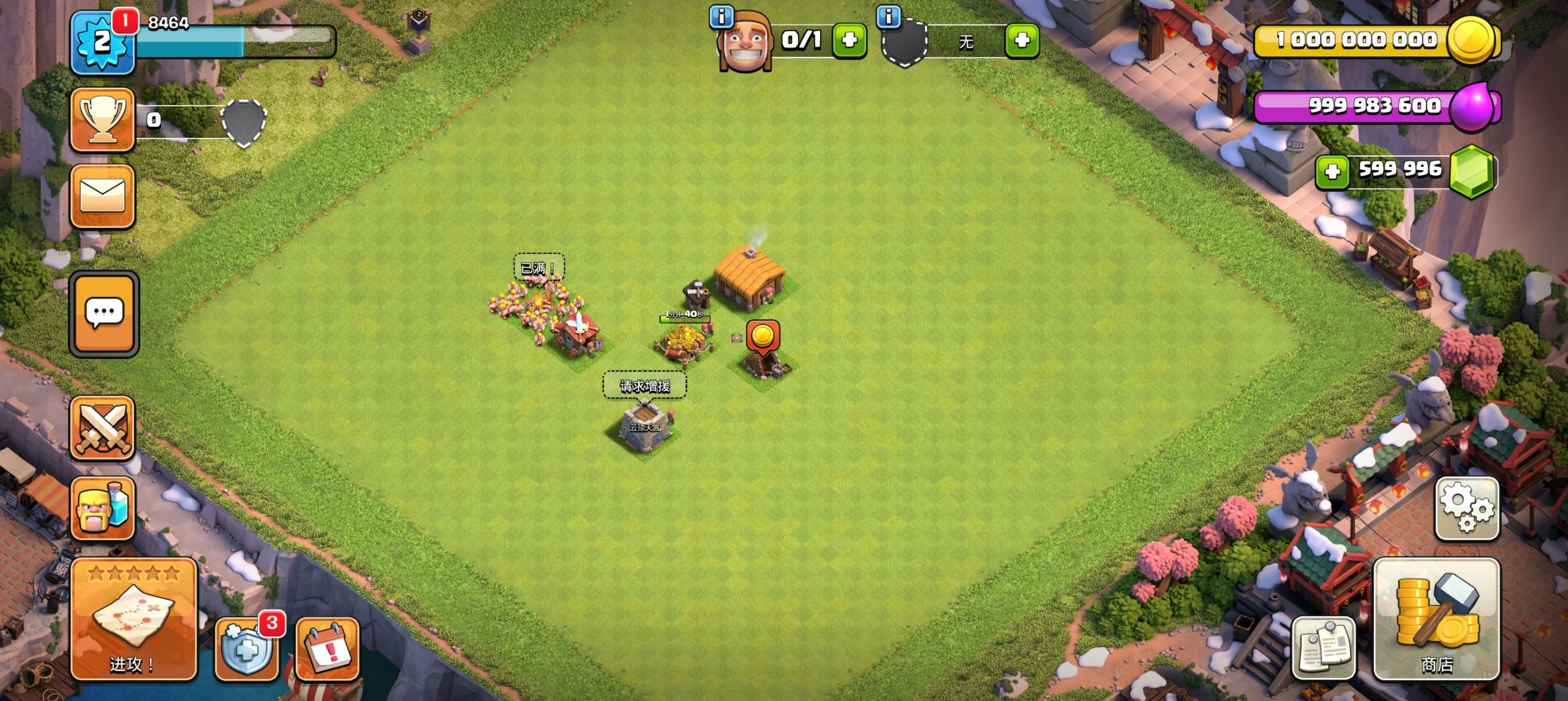This screenshot has width=1568, height=701.
Task: Open the chat speech bubble panel
Action: pyautogui.click(x=104, y=313)
